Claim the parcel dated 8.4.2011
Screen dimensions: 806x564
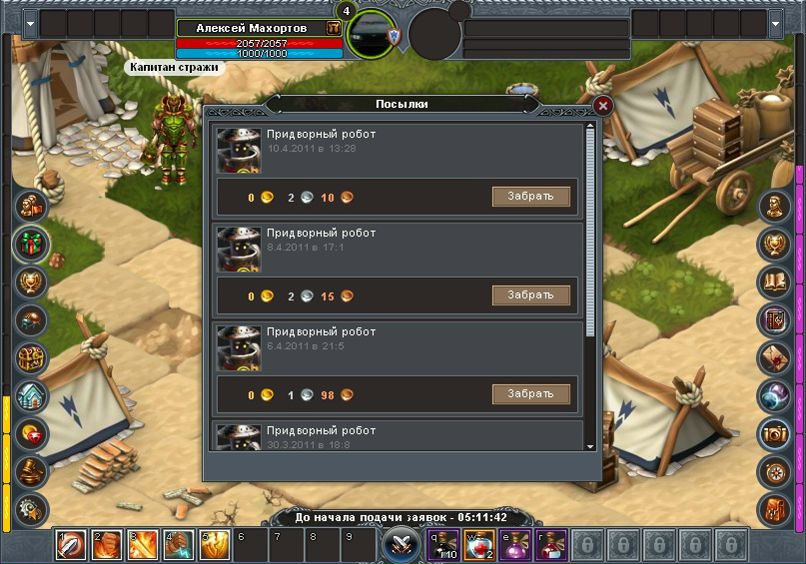pyautogui.click(x=530, y=295)
